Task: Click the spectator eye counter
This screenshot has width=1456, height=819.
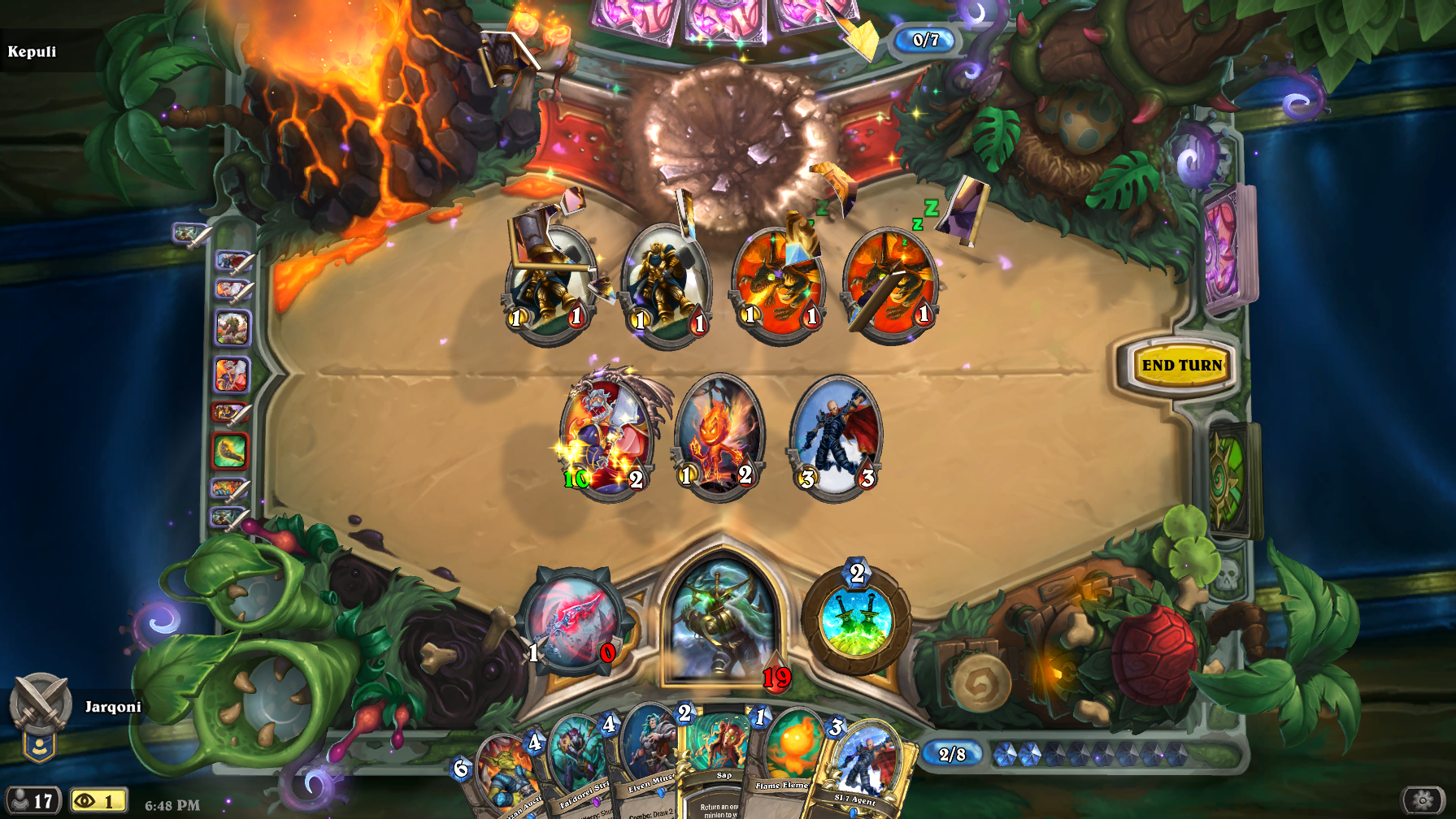Action: [x=98, y=801]
